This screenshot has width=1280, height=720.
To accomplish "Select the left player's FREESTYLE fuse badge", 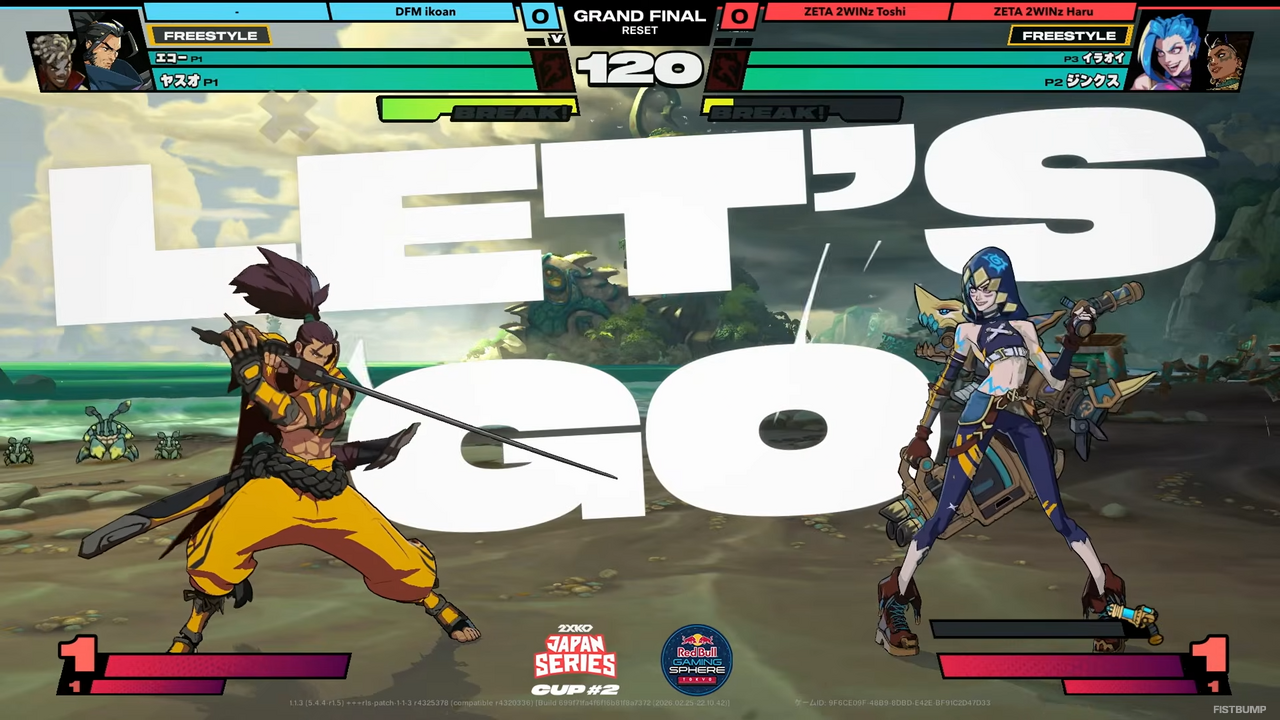I will (x=210, y=35).
